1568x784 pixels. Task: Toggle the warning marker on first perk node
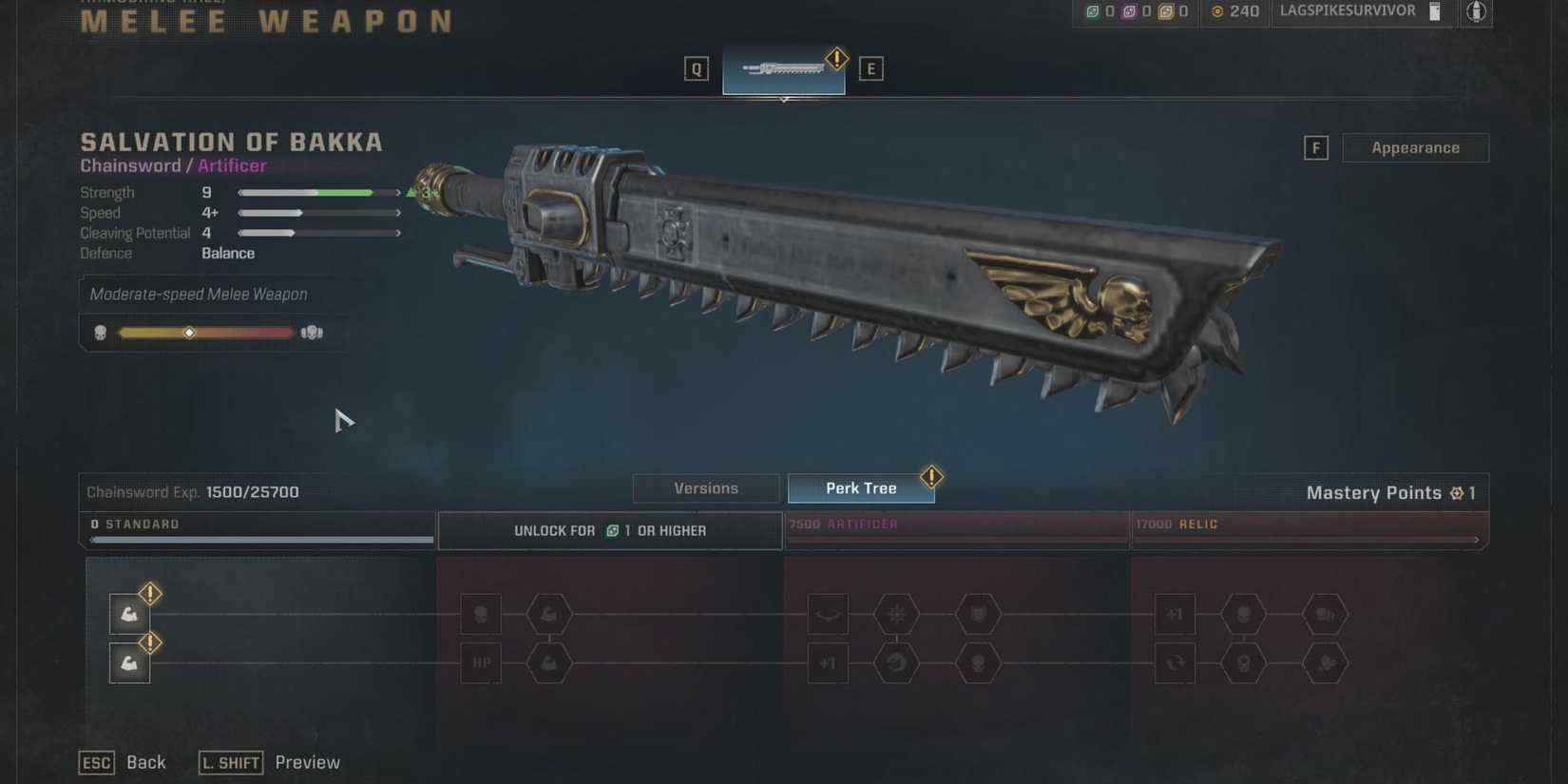[149, 594]
